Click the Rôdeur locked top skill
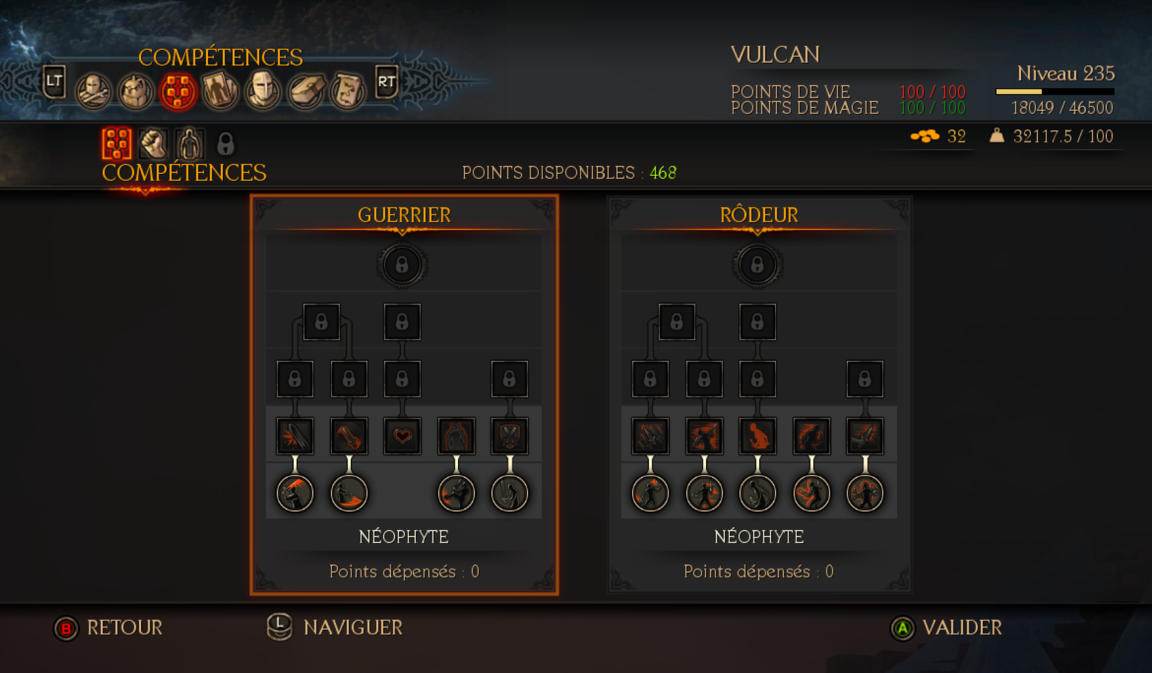The width and height of the screenshot is (1152, 673). tap(757, 265)
